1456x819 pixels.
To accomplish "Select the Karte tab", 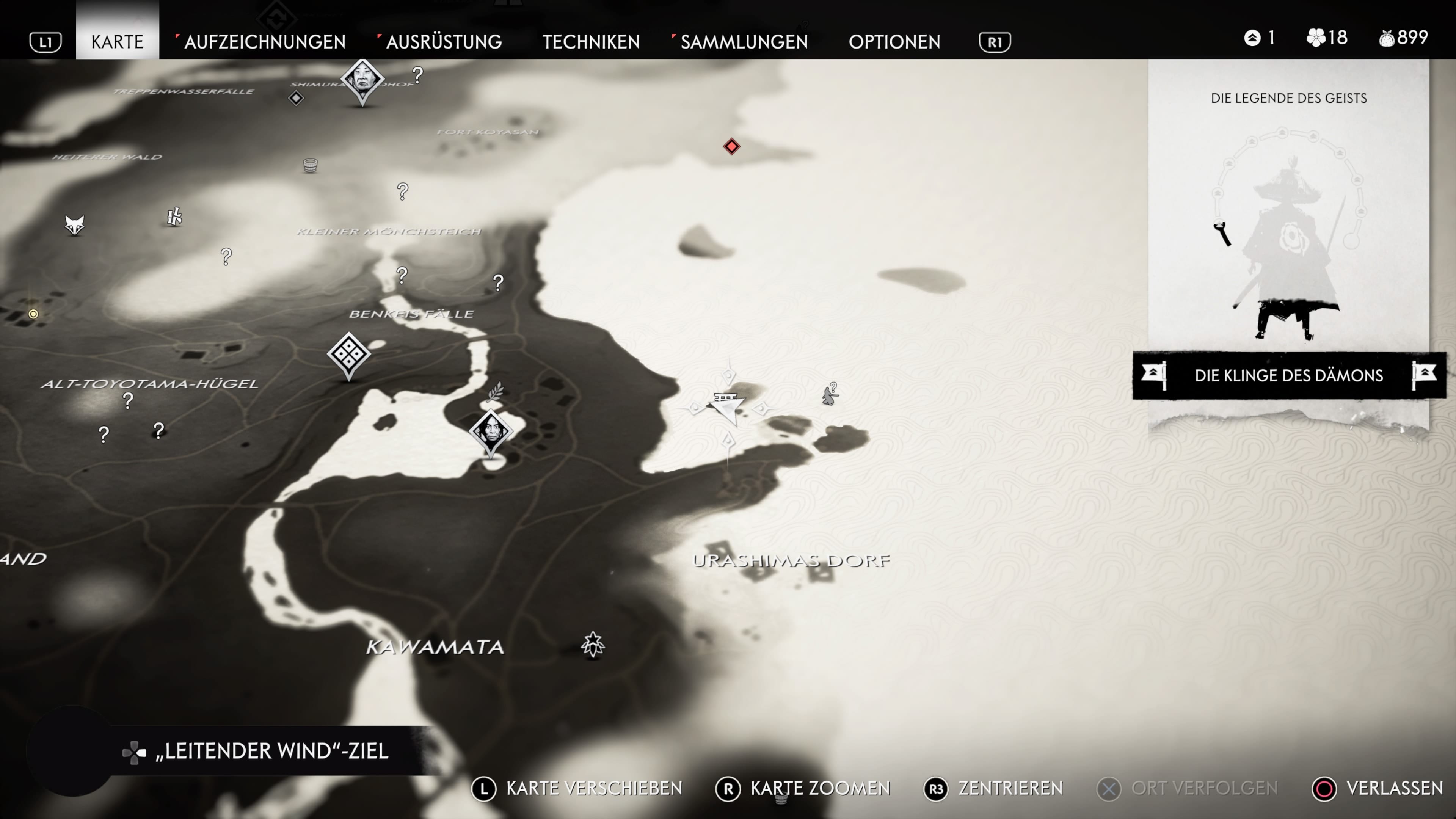I will point(118,42).
